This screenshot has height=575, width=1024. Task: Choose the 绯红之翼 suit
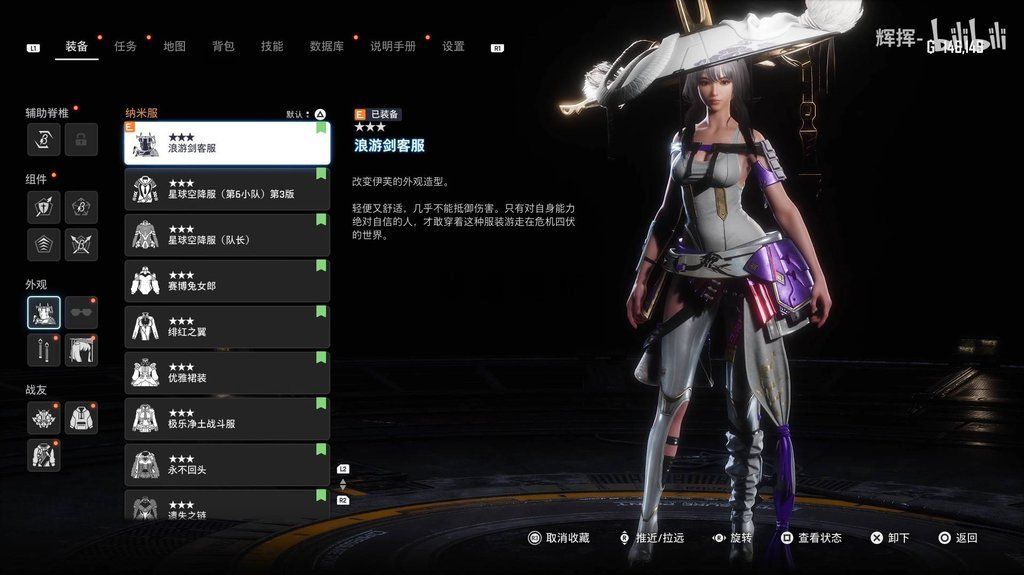(227, 326)
